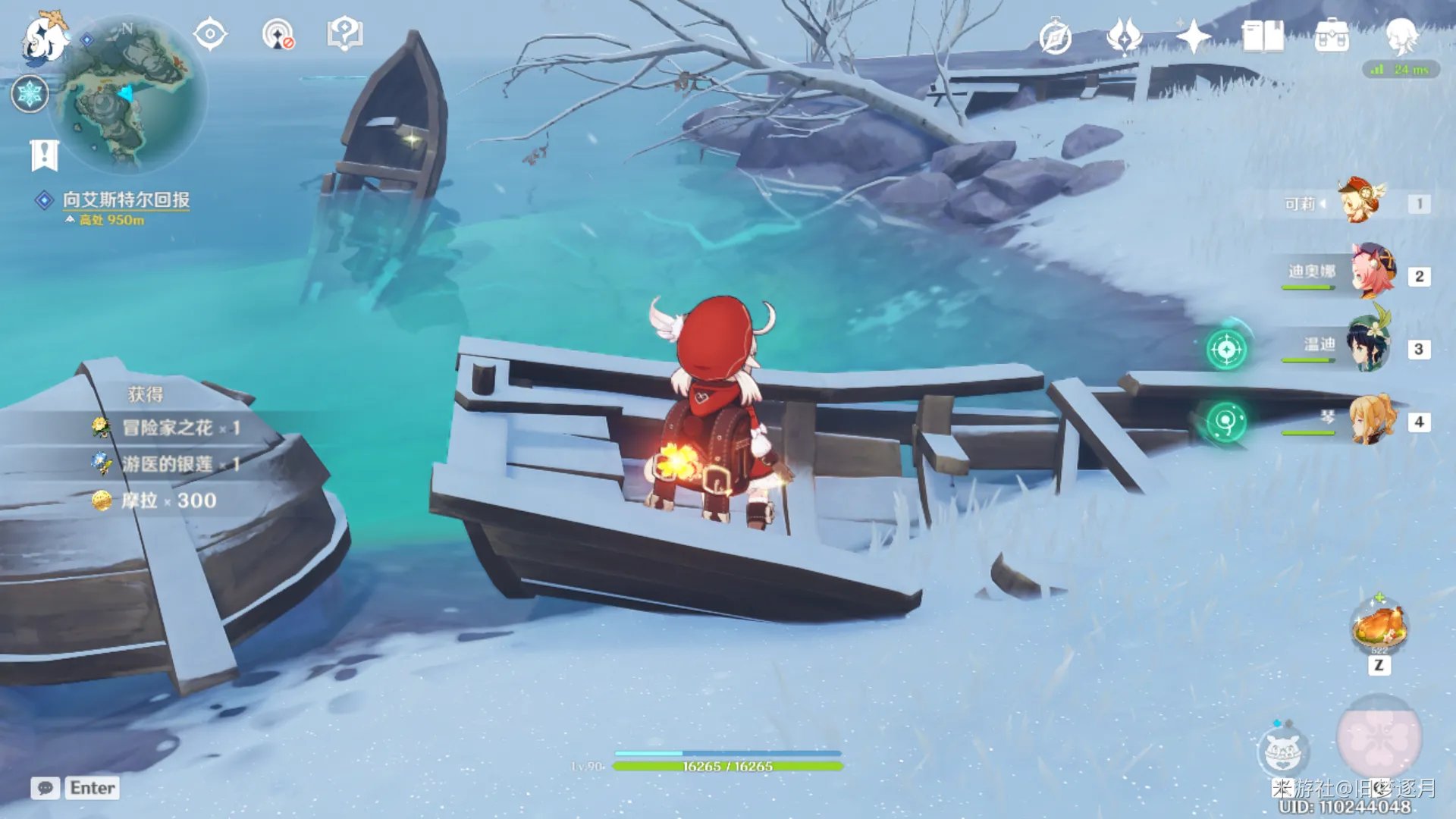Use the roast chicken food quick slot
This screenshot has height=819, width=1456.
[x=1379, y=626]
